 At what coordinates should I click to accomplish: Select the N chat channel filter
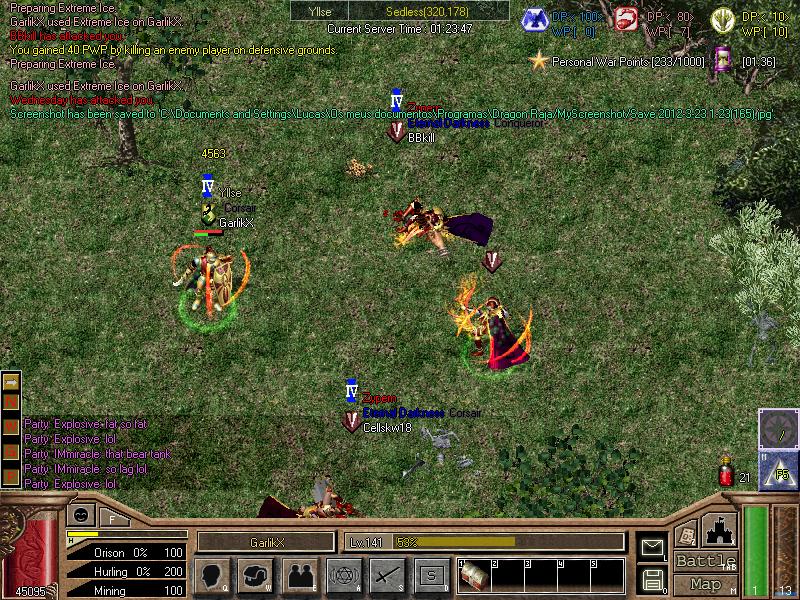click(x=11, y=402)
